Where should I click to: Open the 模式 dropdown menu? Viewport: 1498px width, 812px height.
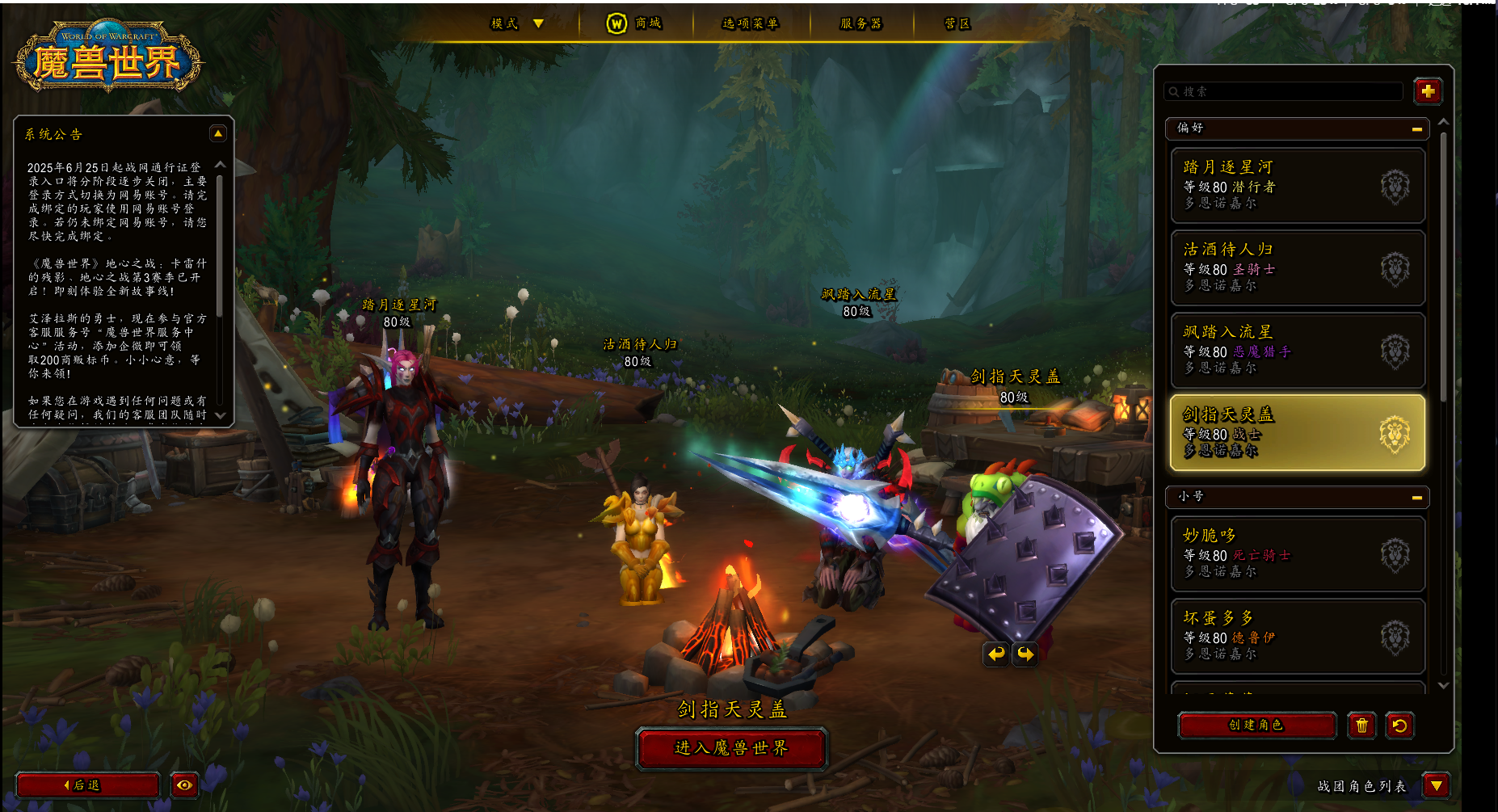[517, 23]
